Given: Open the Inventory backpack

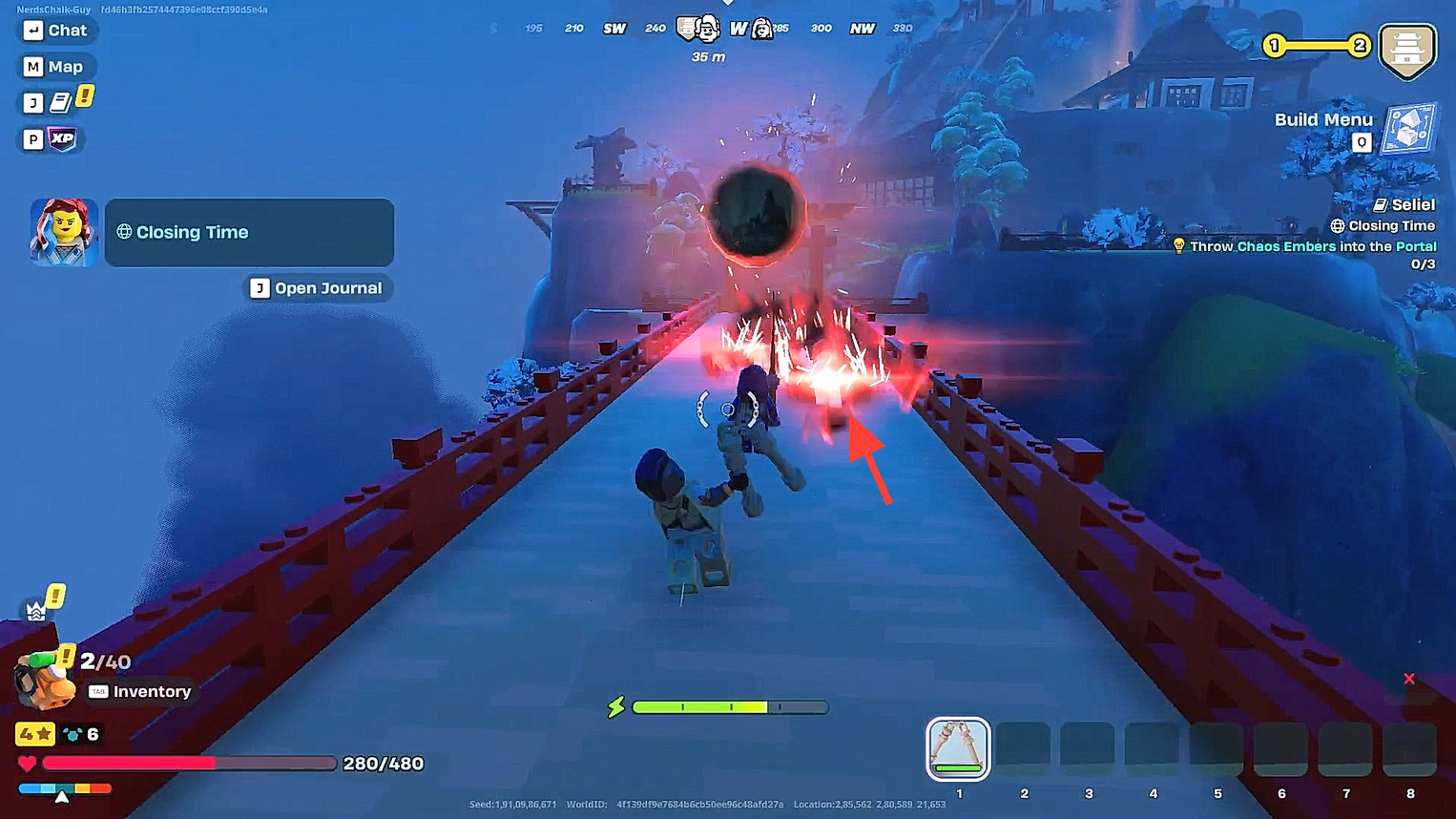Looking at the screenshot, I should click(45, 682).
